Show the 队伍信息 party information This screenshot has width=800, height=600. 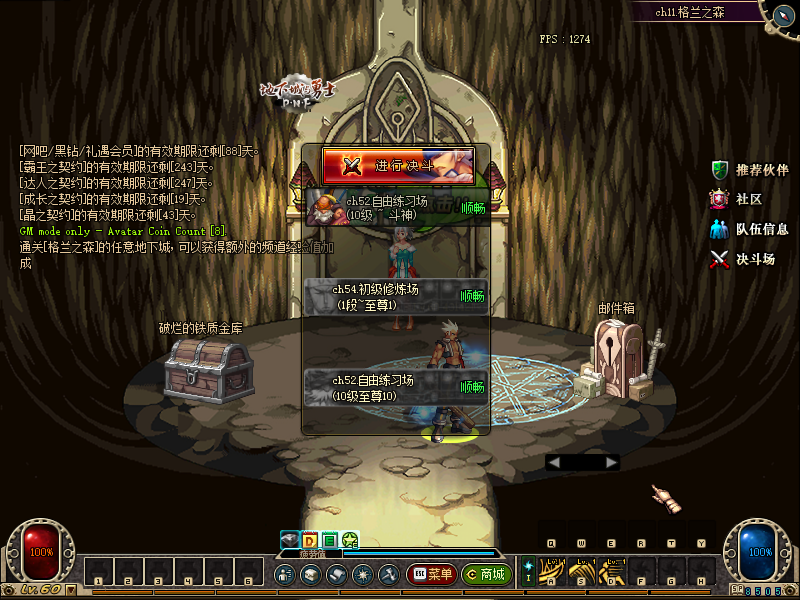coord(749,229)
